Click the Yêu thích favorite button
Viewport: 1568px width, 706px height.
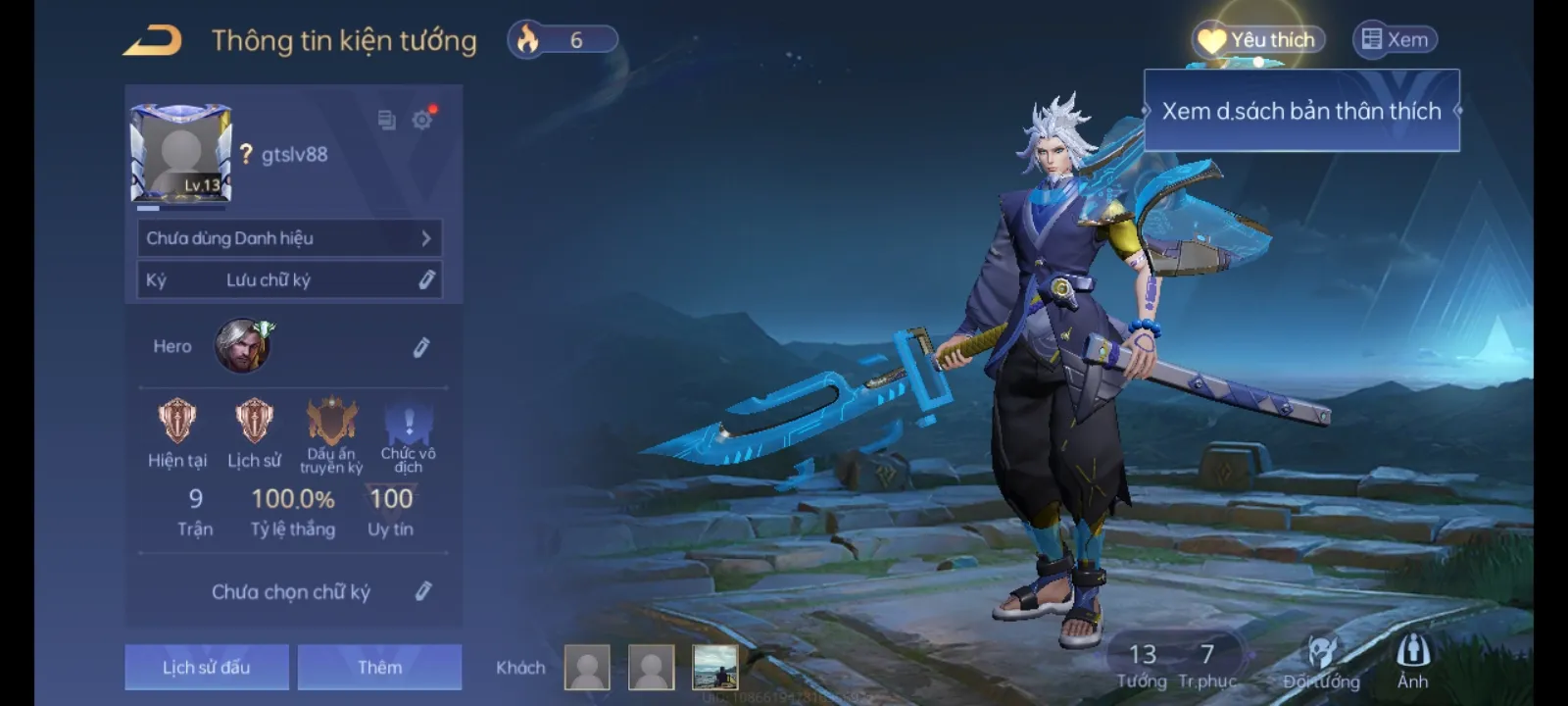1259,40
